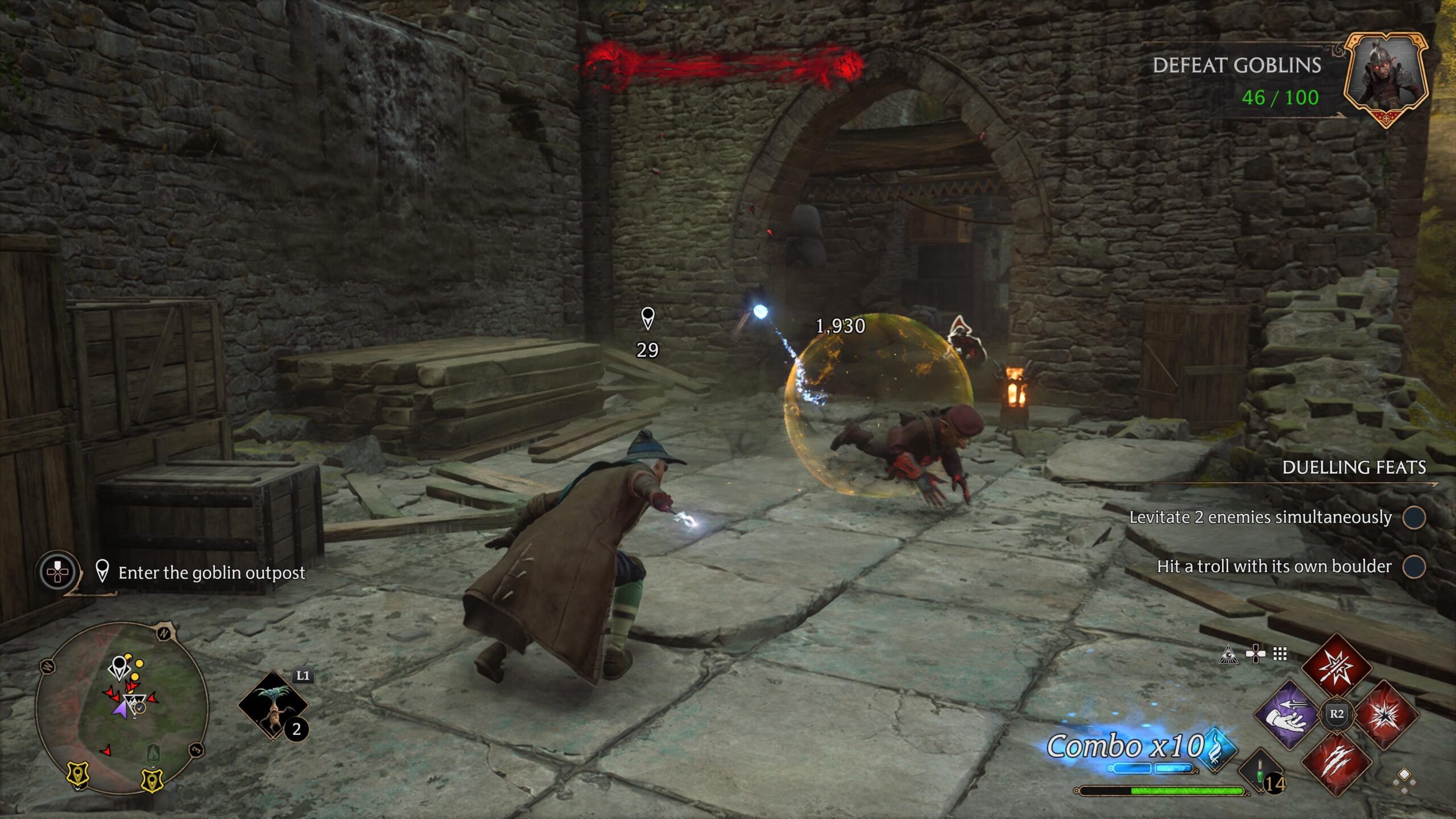Select the R2 shield emblem in spell wheel
1456x819 pixels.
[x=1336, y=715]
